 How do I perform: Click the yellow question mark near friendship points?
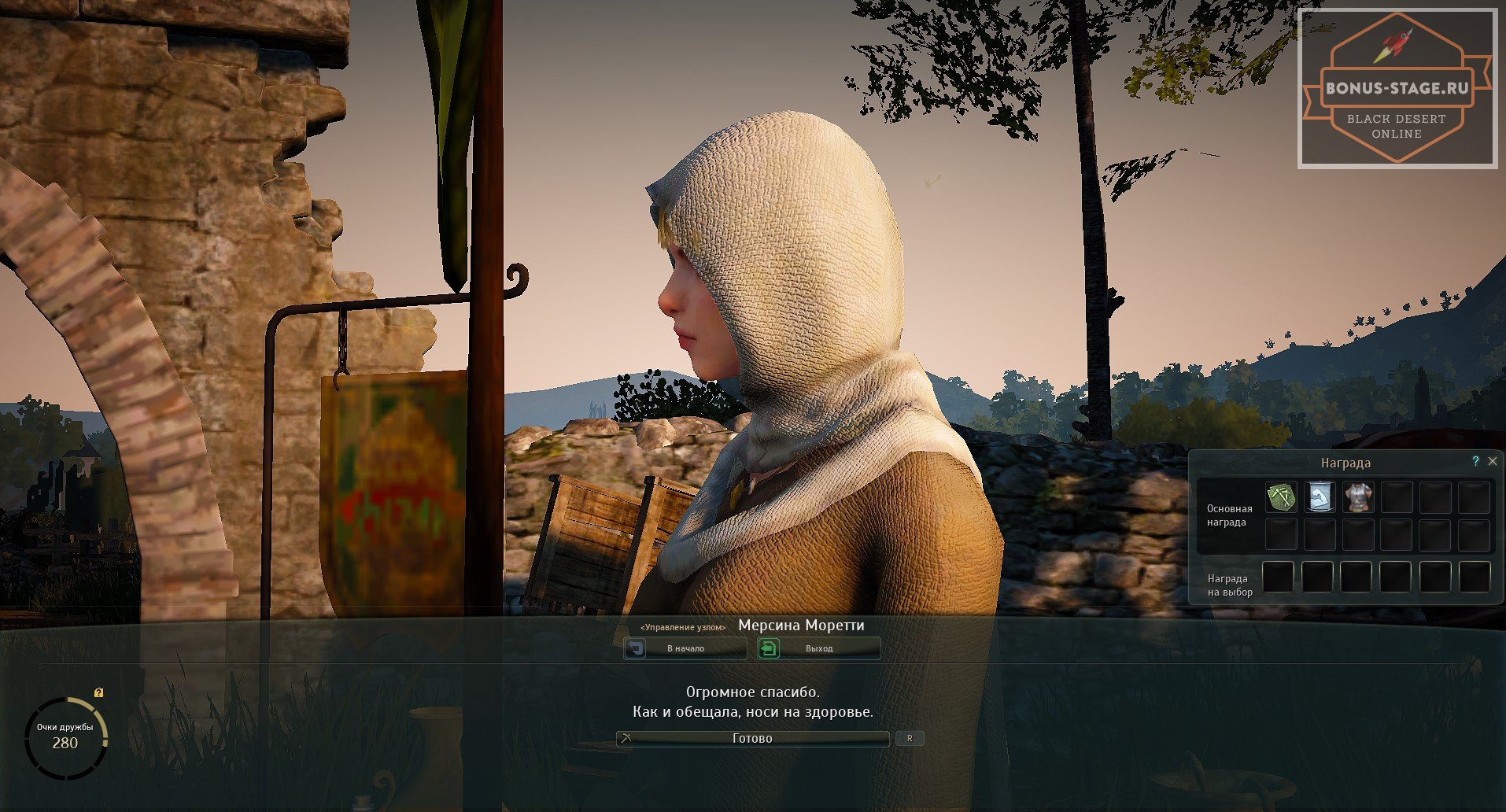(97, 693)
